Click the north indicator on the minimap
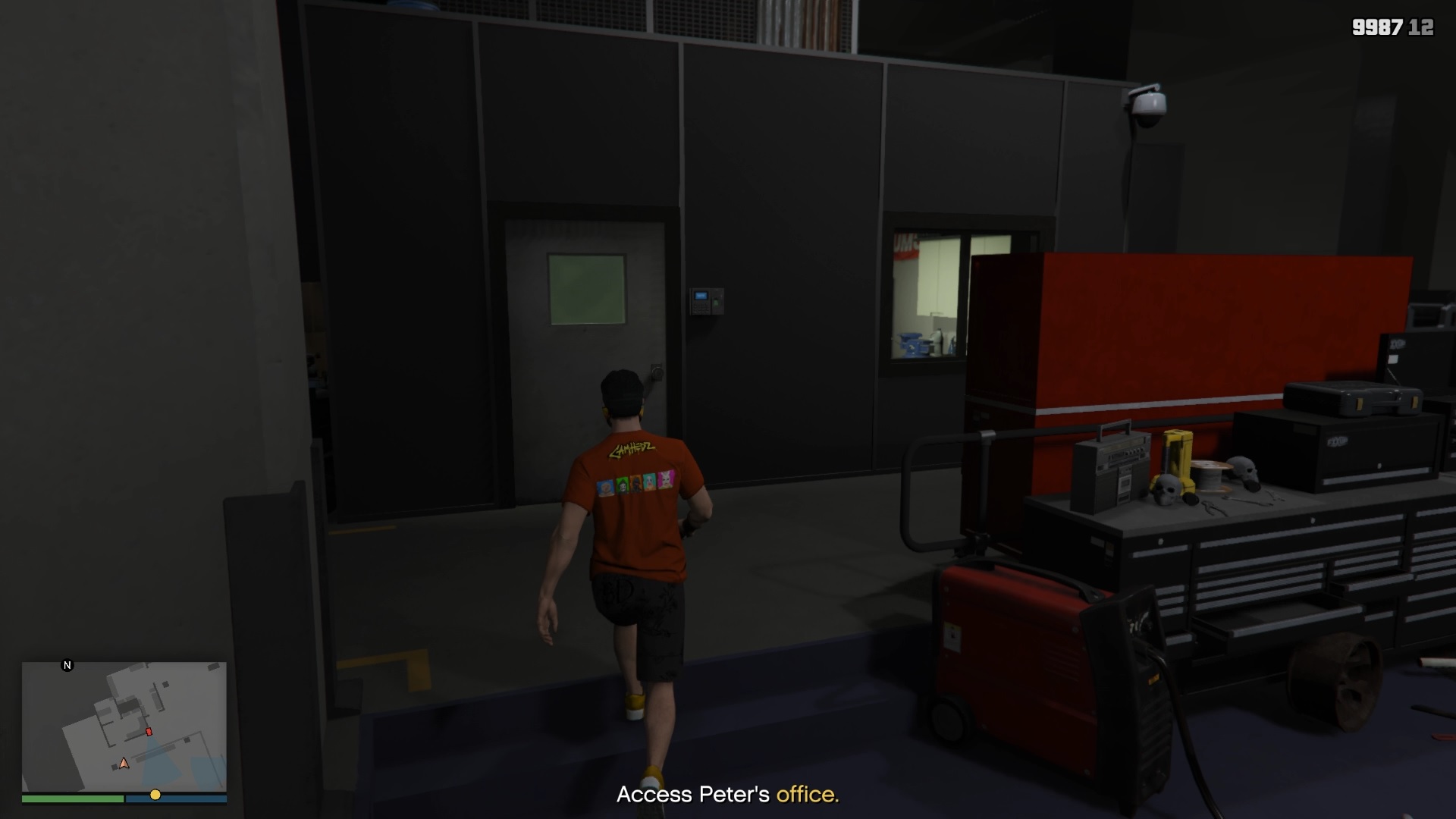 (67, 664)
